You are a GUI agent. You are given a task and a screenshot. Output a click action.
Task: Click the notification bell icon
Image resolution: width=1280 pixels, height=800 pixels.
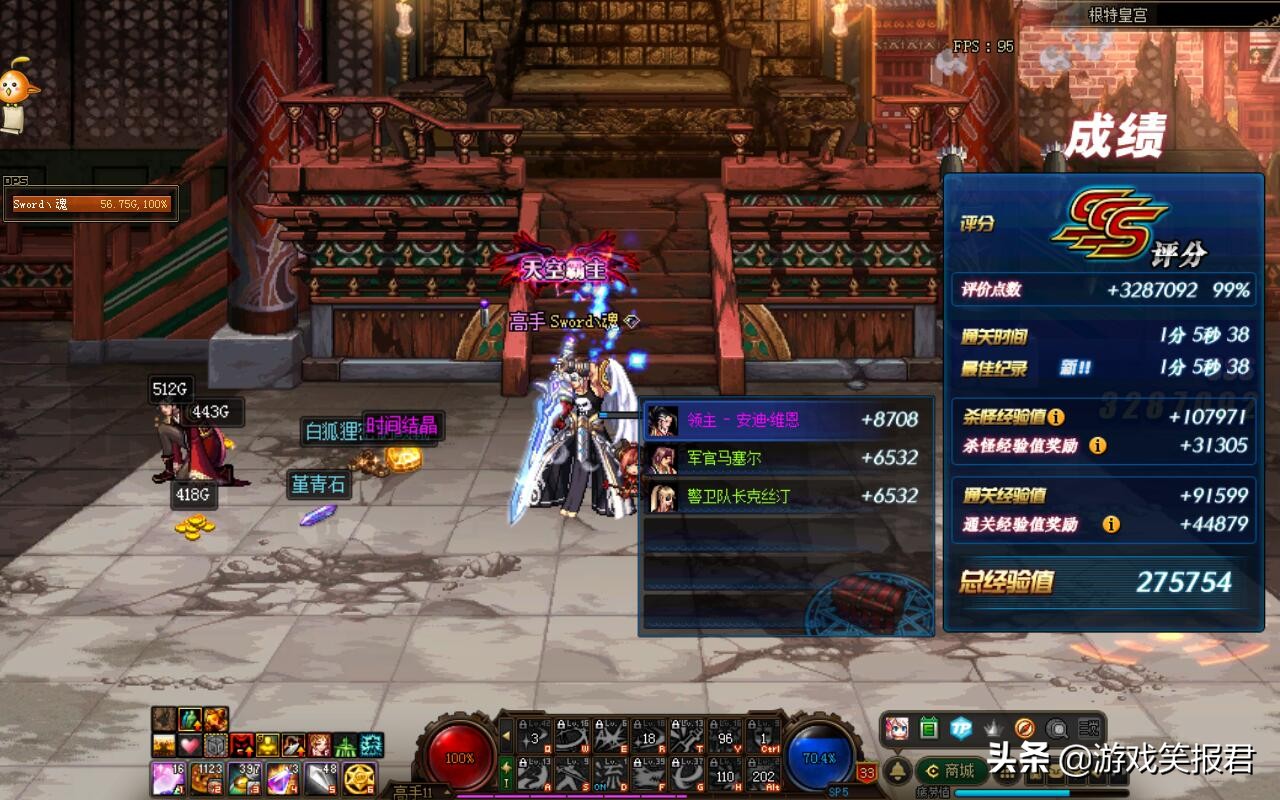[x=899, y=770]
